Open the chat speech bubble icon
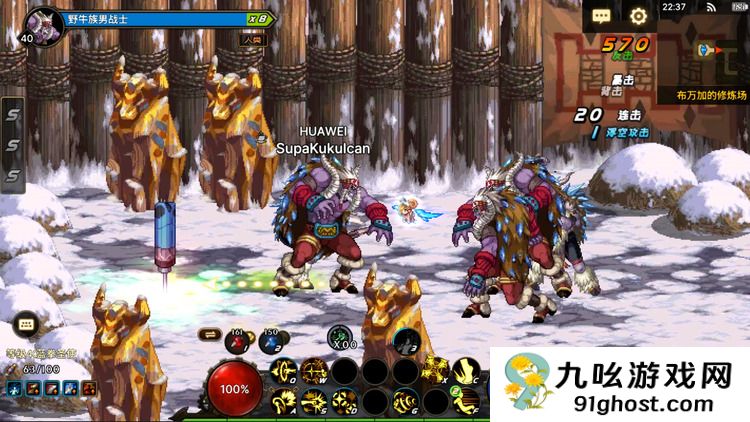Image resolution: width=750 pixels, height=422 pixels. coord(600,16)
